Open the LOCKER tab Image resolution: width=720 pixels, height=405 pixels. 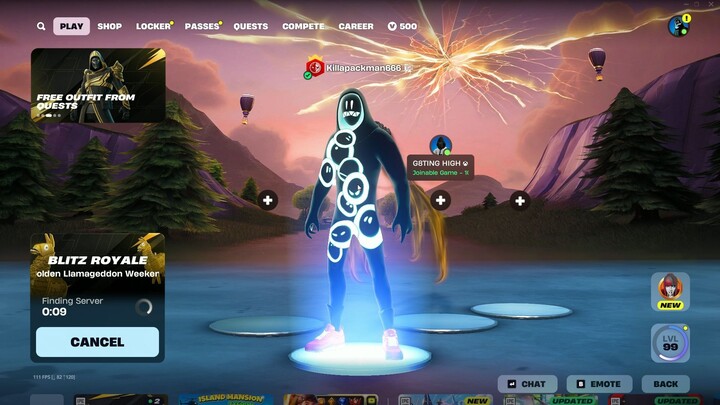154,27
